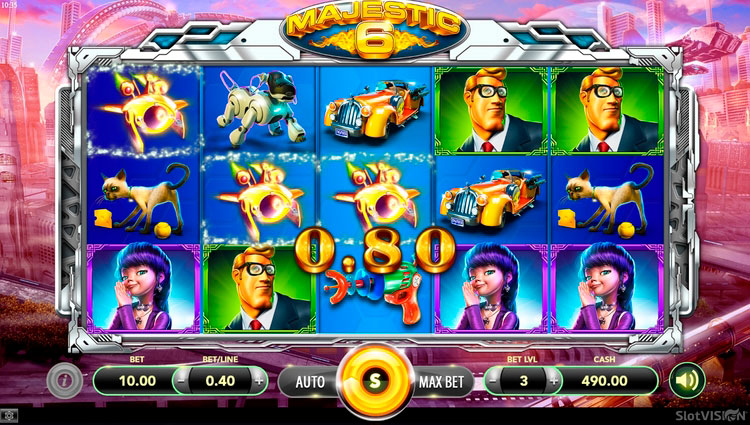The width and height of the screenshot is (750, 425).
Task: Spin the reels with the center S button
Action: pyautogui.click(x=375, y=380)
